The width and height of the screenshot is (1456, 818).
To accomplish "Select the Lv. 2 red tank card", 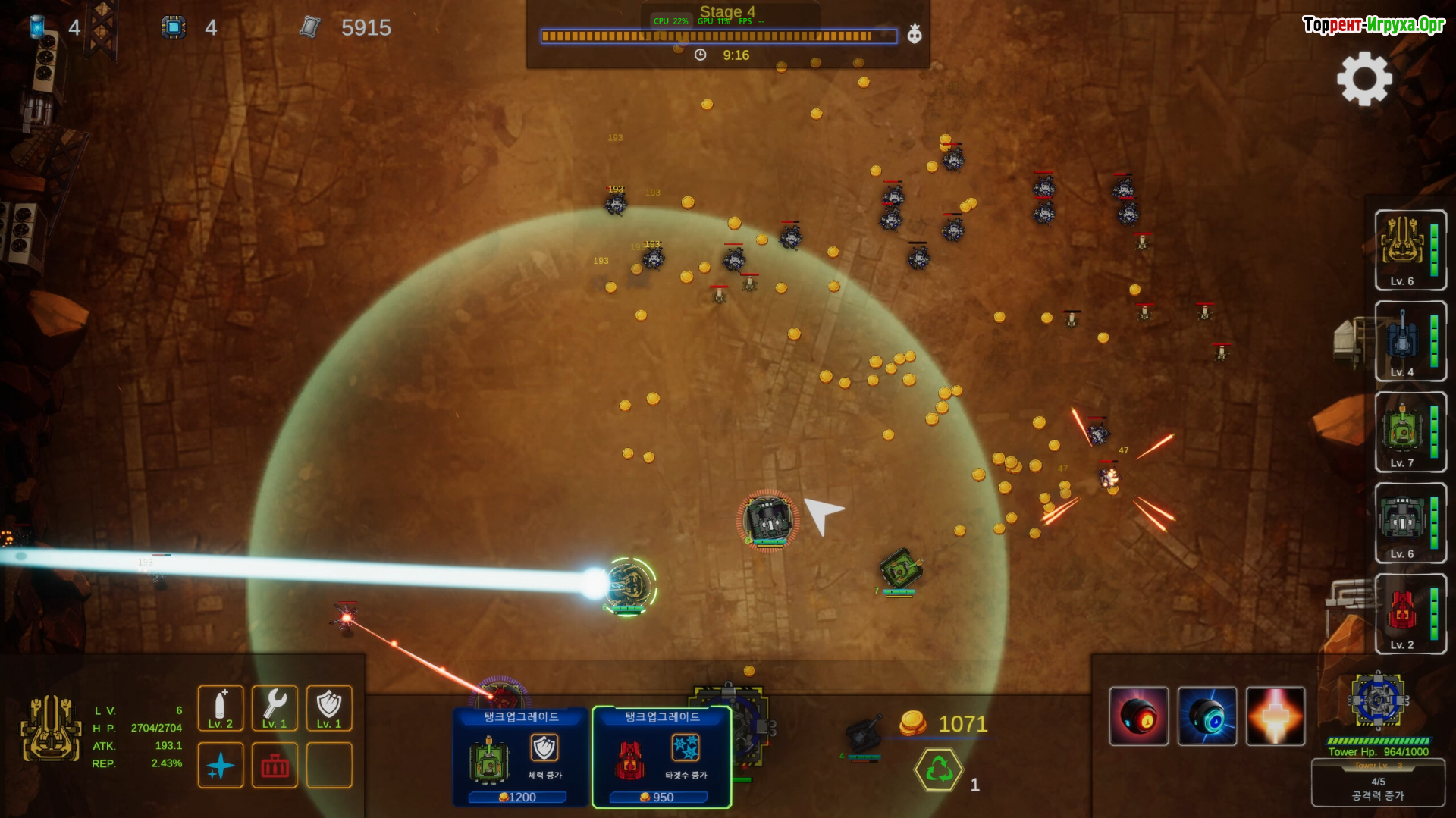I will point(1410,614).
